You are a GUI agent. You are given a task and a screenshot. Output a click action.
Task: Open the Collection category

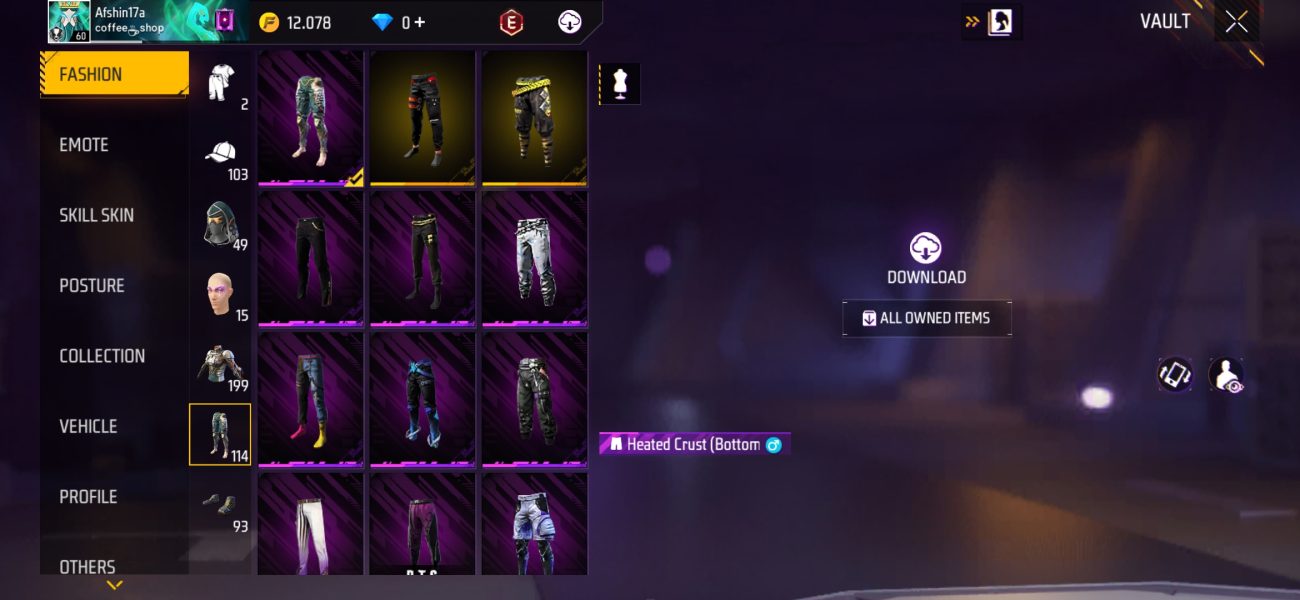click(102, 356)
